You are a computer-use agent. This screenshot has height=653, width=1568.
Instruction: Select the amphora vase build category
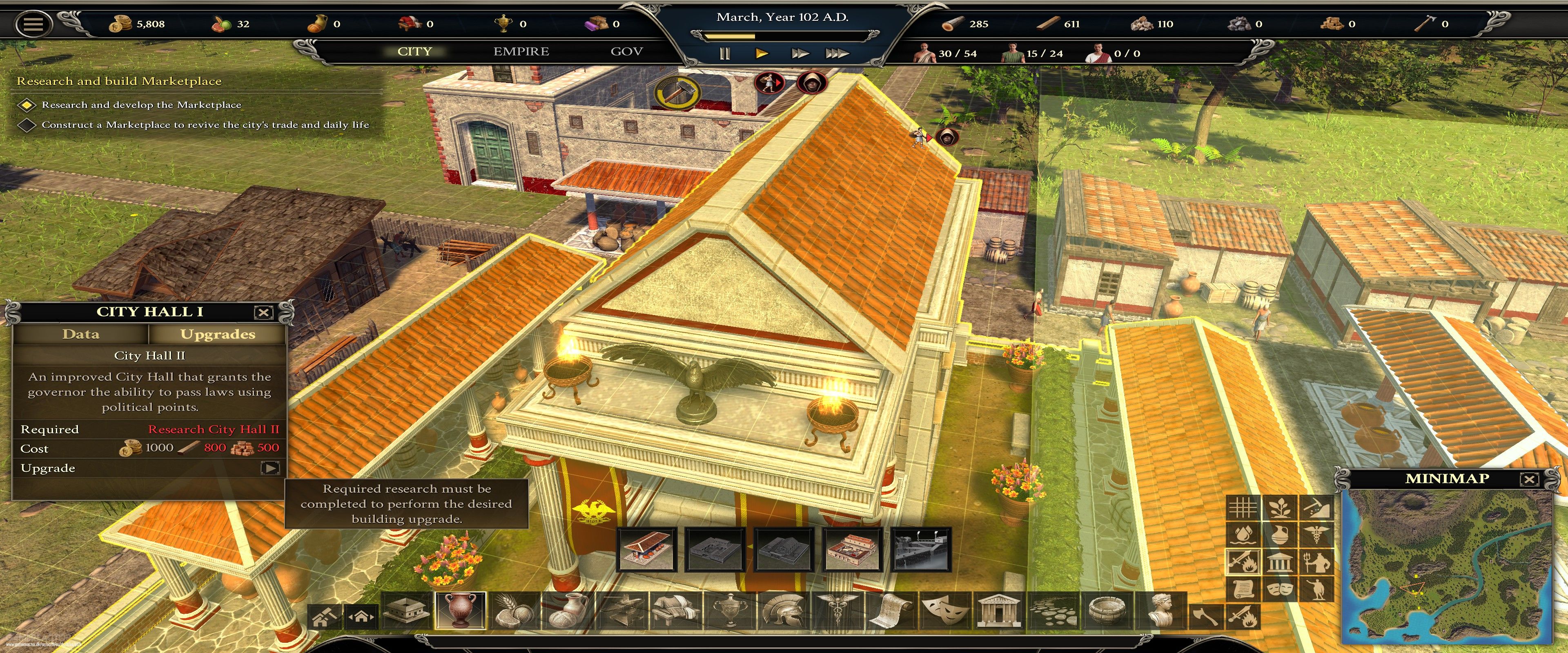click(x=461, y=610)
